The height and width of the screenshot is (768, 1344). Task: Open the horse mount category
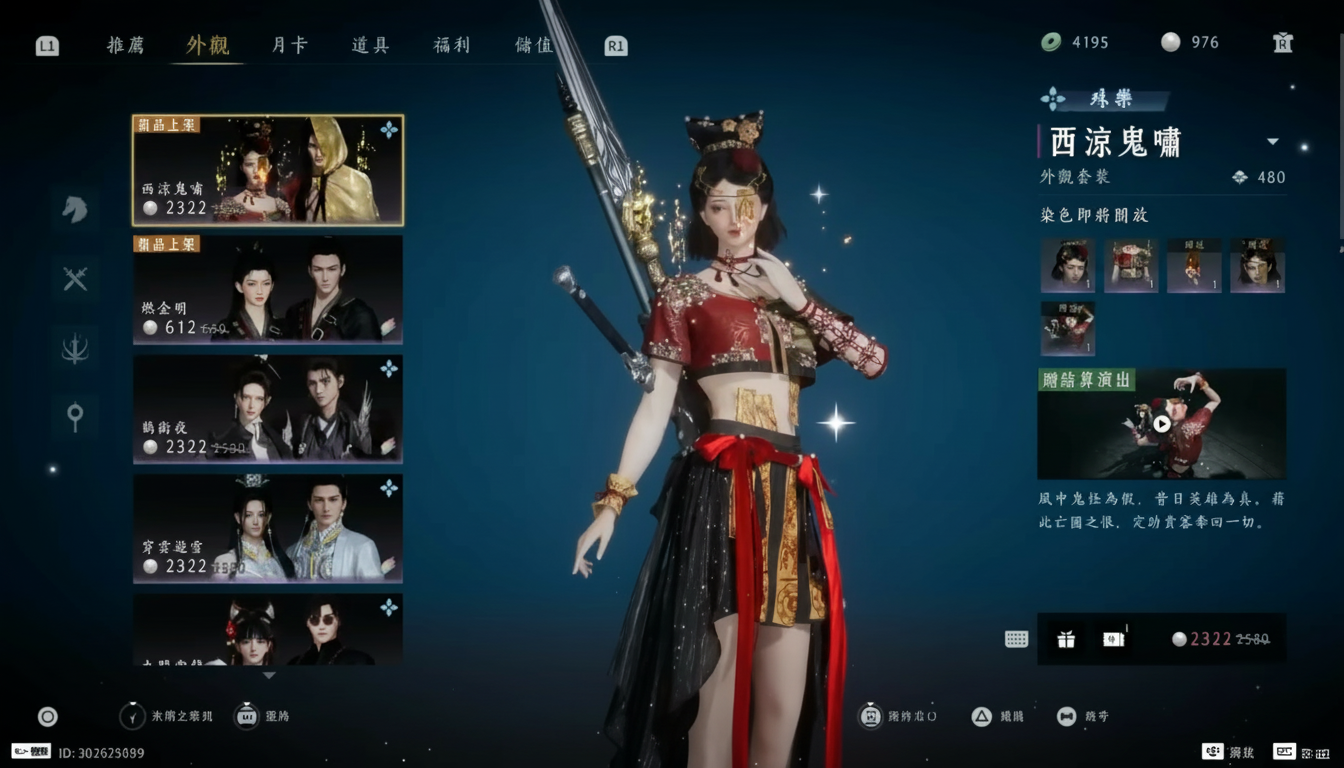[75, 209]
